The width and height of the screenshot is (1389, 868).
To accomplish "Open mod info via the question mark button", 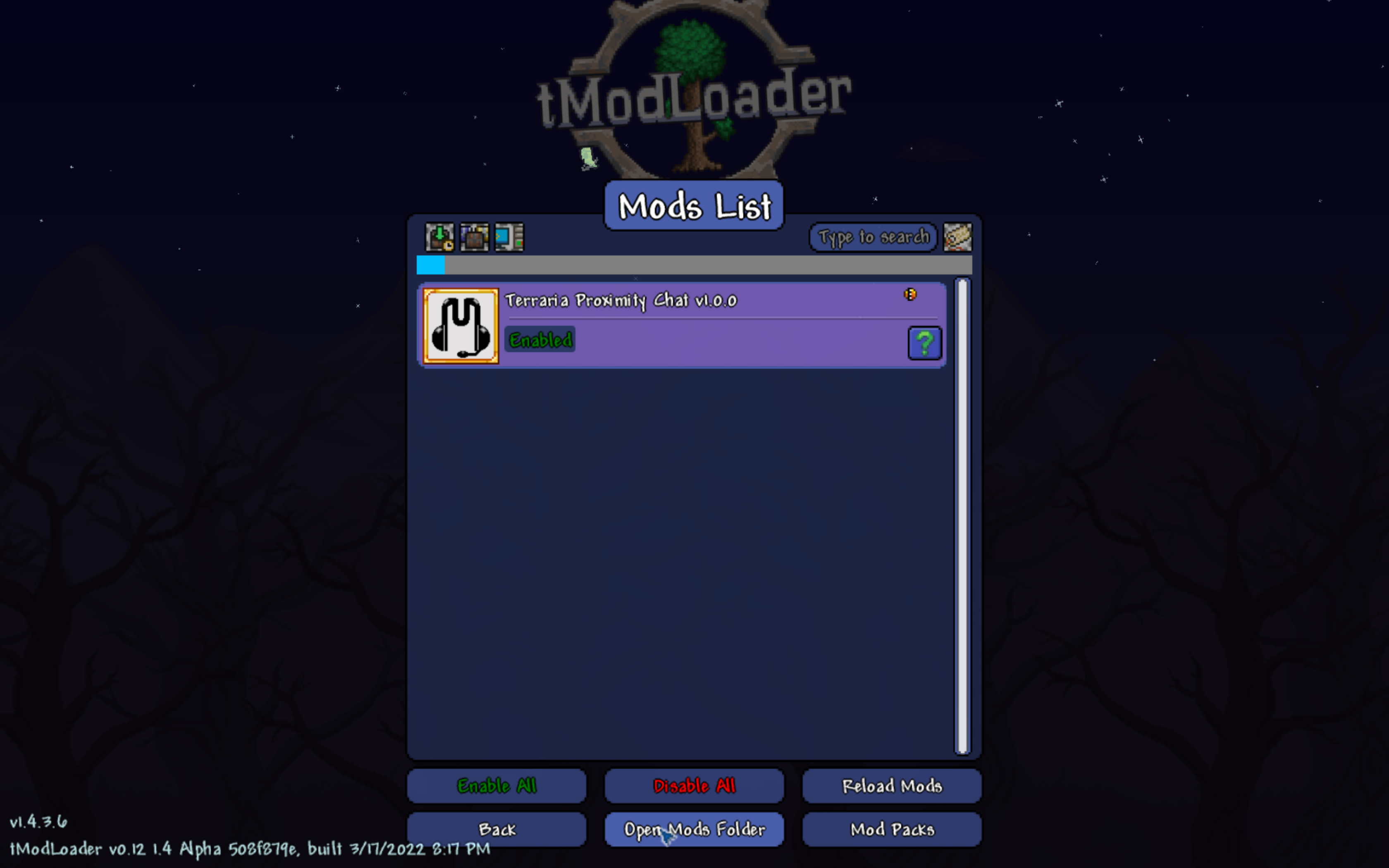I will 924,343.
